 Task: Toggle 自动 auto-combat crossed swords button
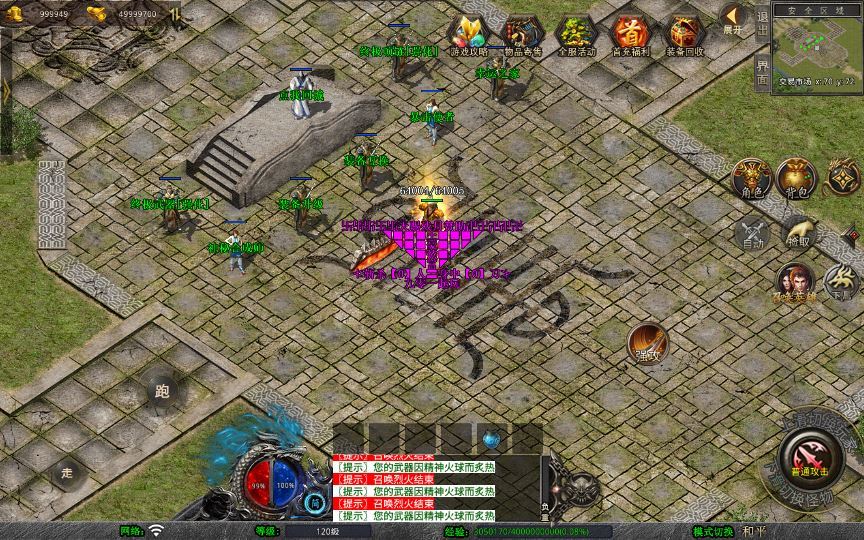pos(751,233)
